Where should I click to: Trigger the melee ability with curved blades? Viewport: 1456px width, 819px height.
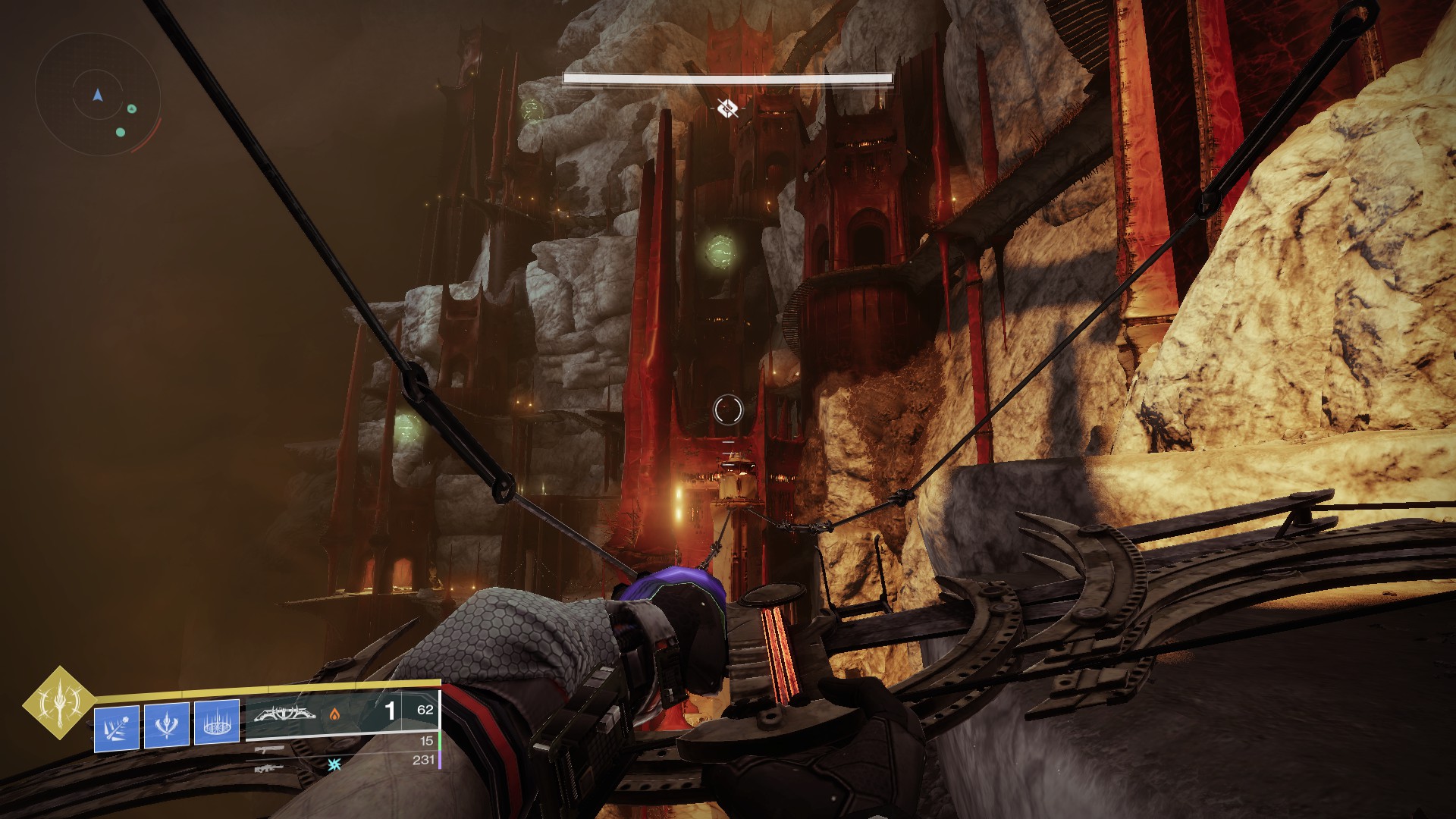[167, 725]
